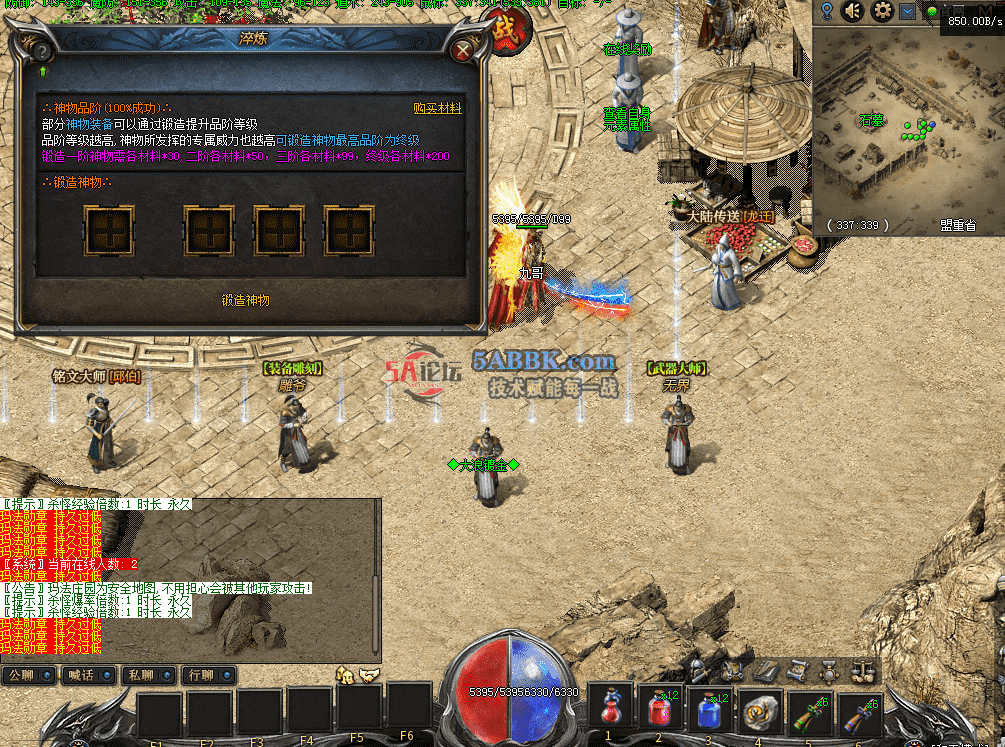This screenshot has width=1005, height=747.
Task: Use the spiral stone in slot 4
Action: click(760, 709)
